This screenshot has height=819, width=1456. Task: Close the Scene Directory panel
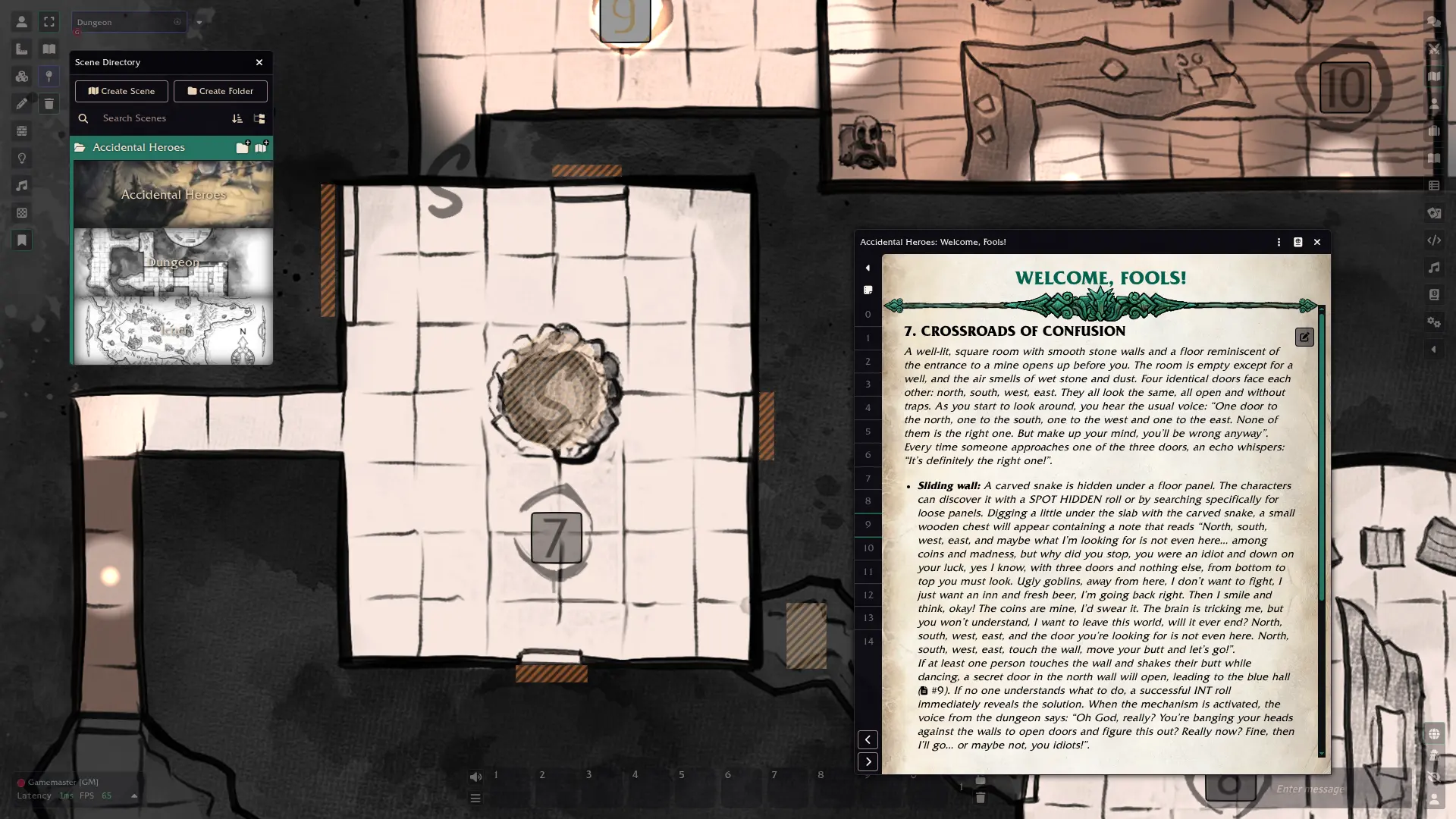coord(259,62)
